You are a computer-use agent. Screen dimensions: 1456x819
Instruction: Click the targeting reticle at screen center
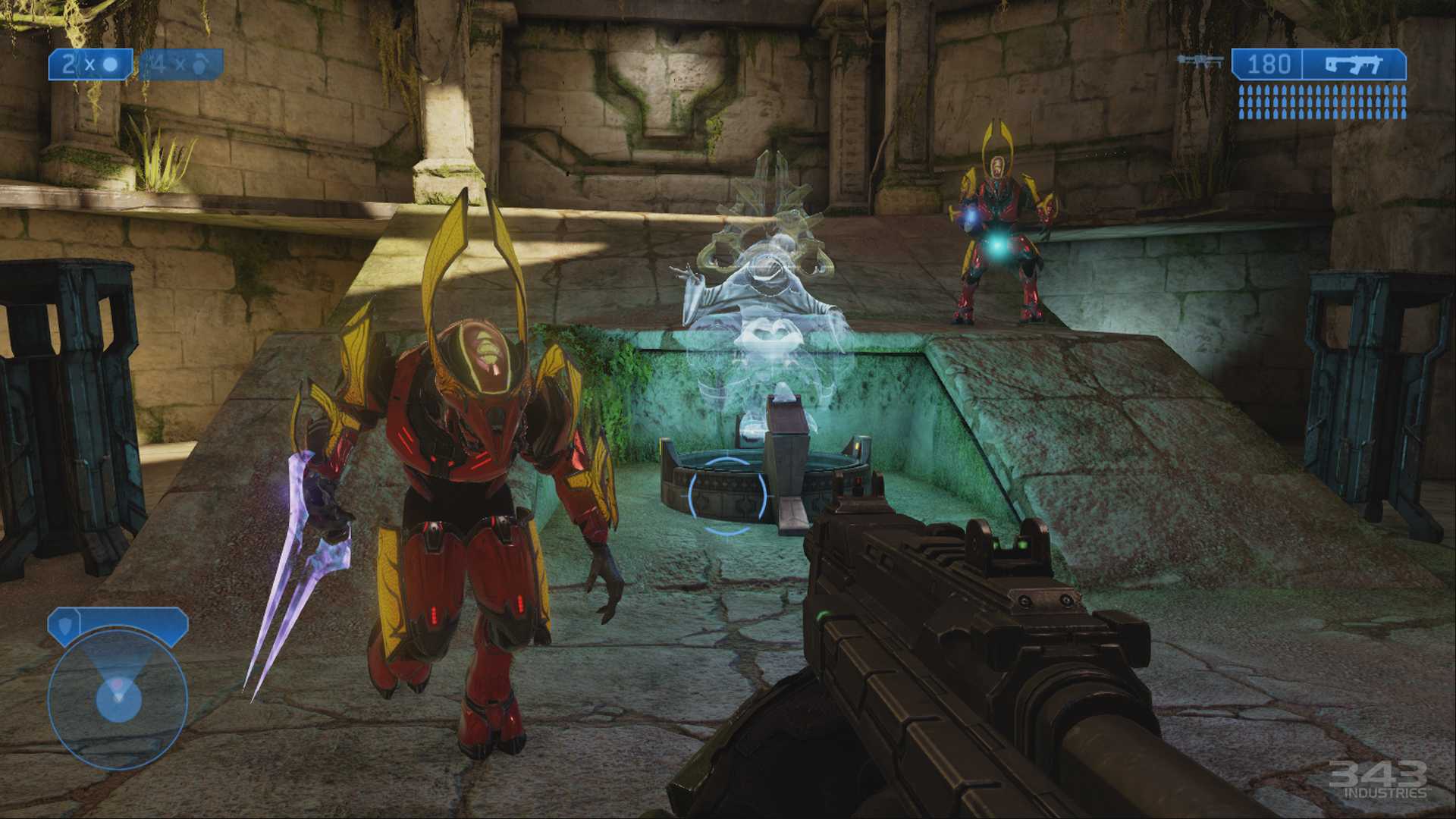[728, 497]
